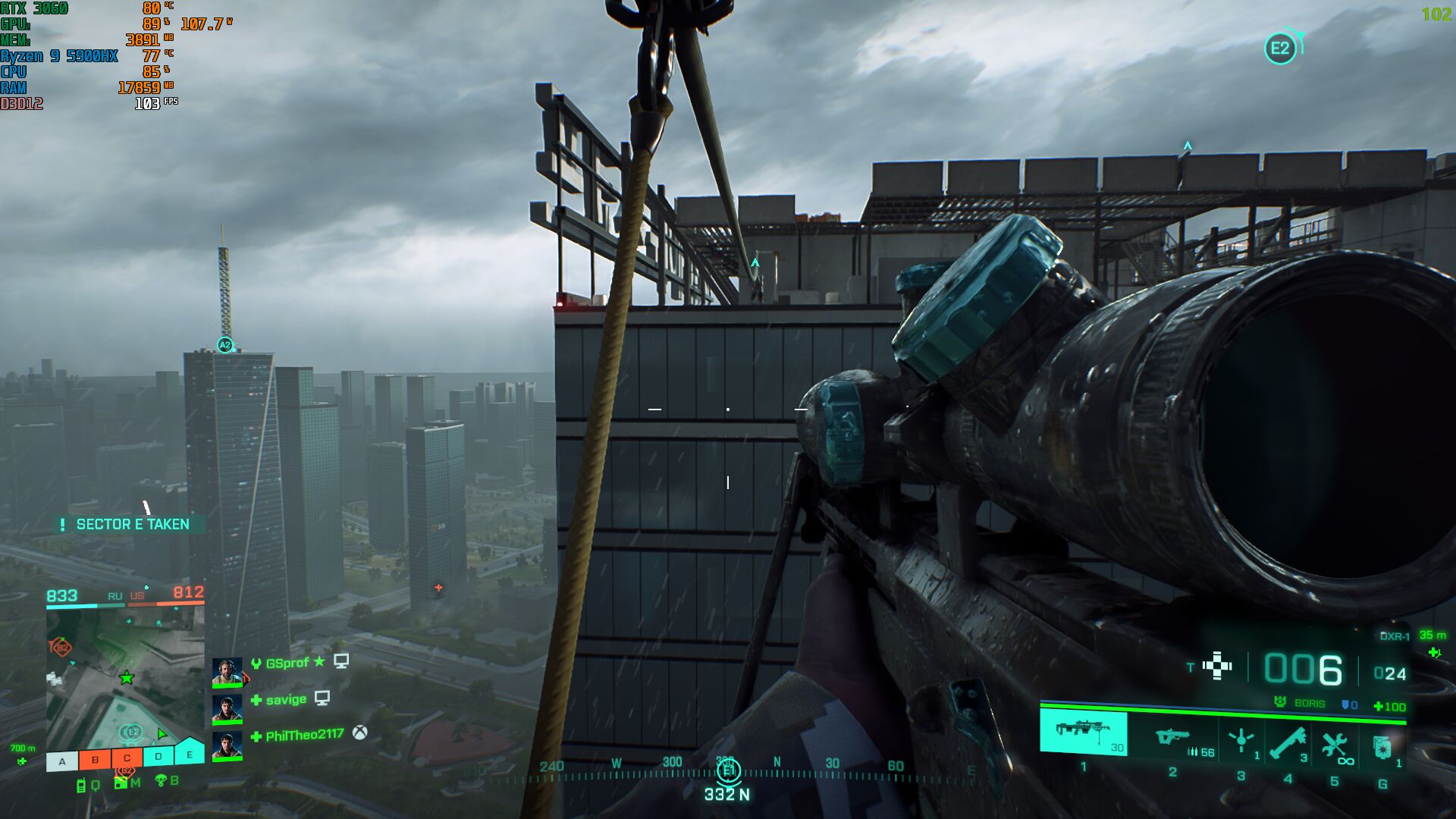This screenshot has width=1456, height=819.
Task: Click the radio commo rose icon
Action: point(81,786)
